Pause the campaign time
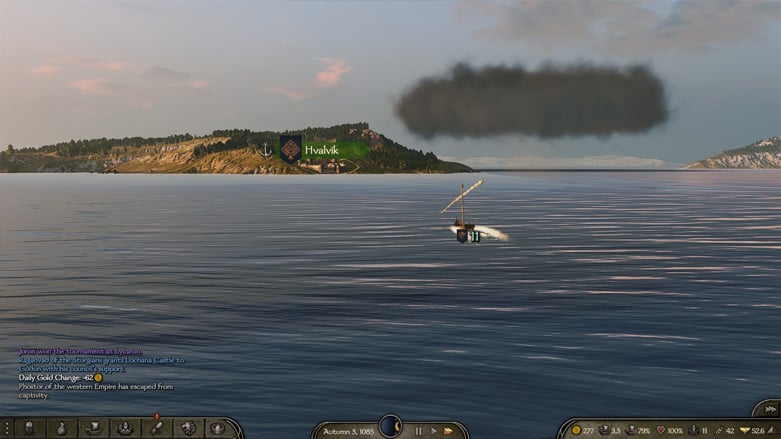This screenshot has width=781, height=439. click(419, 431)
